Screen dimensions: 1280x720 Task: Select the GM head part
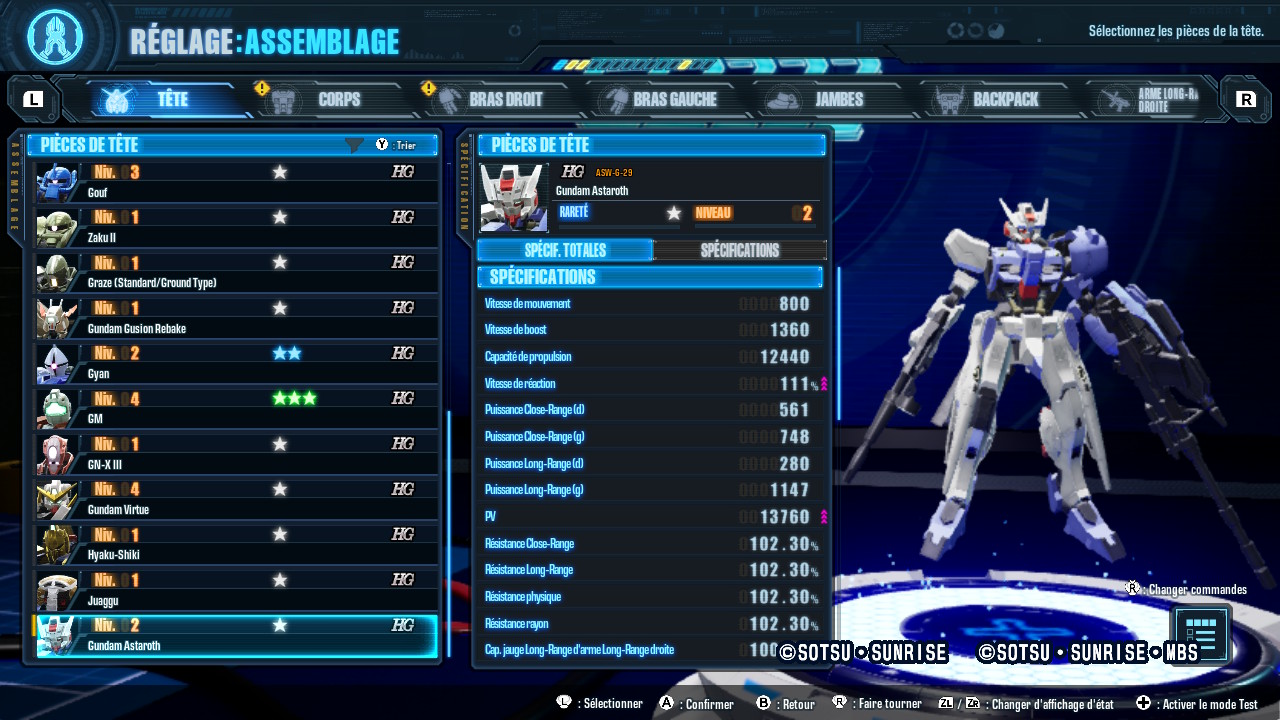pos(237,408)
